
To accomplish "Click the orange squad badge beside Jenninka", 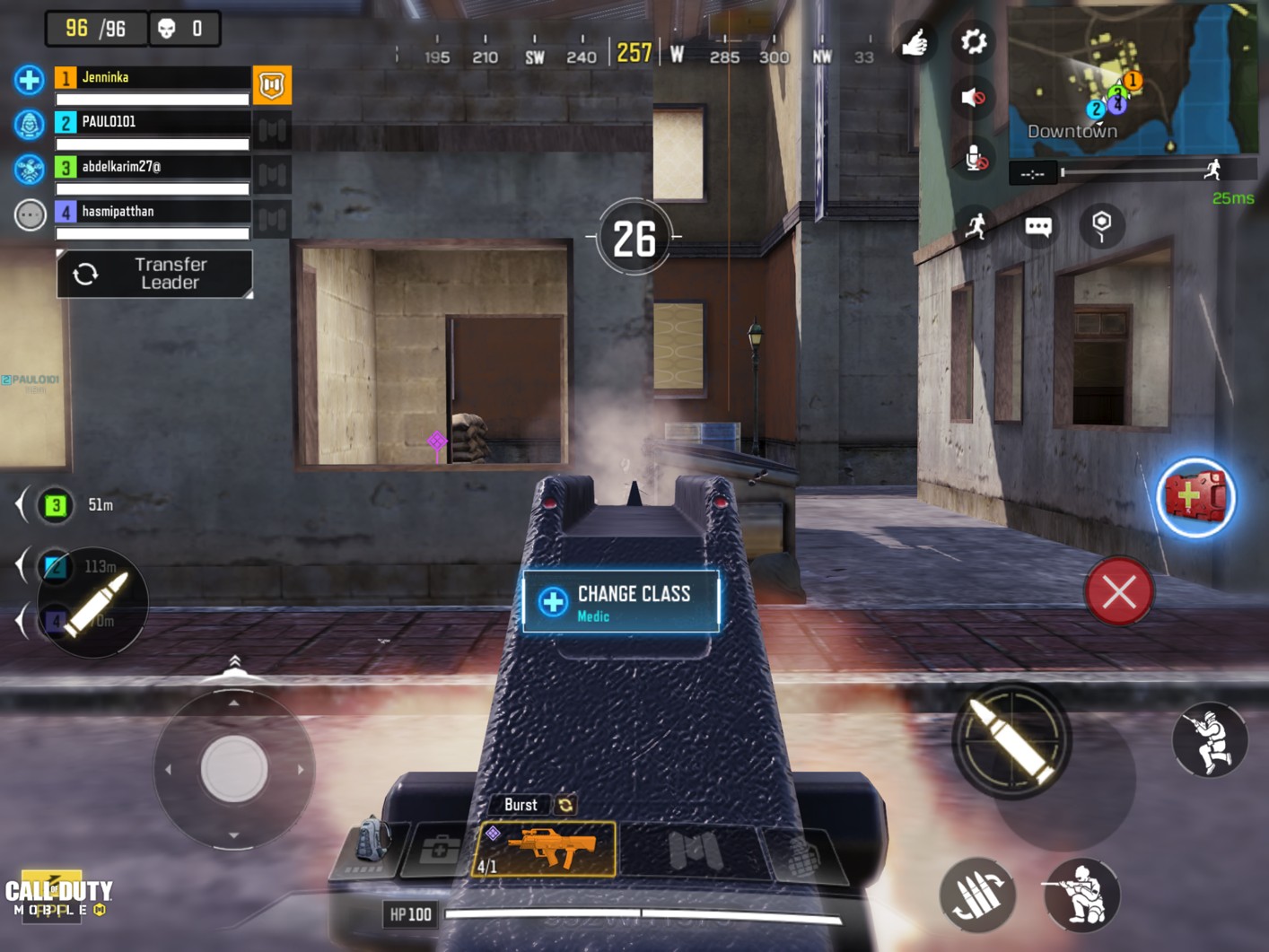I will (x=272, y=85).
